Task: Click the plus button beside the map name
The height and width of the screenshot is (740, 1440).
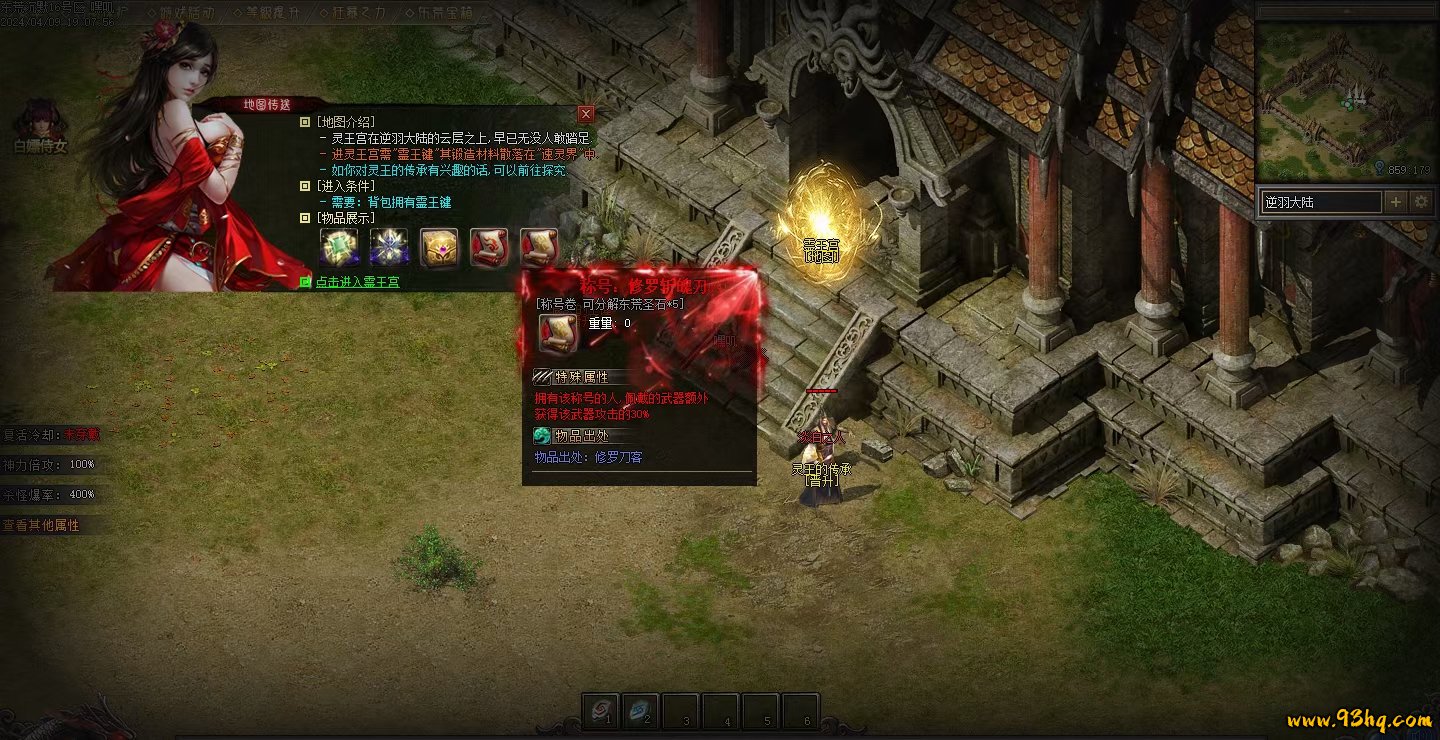Action: pos(1396,202)
